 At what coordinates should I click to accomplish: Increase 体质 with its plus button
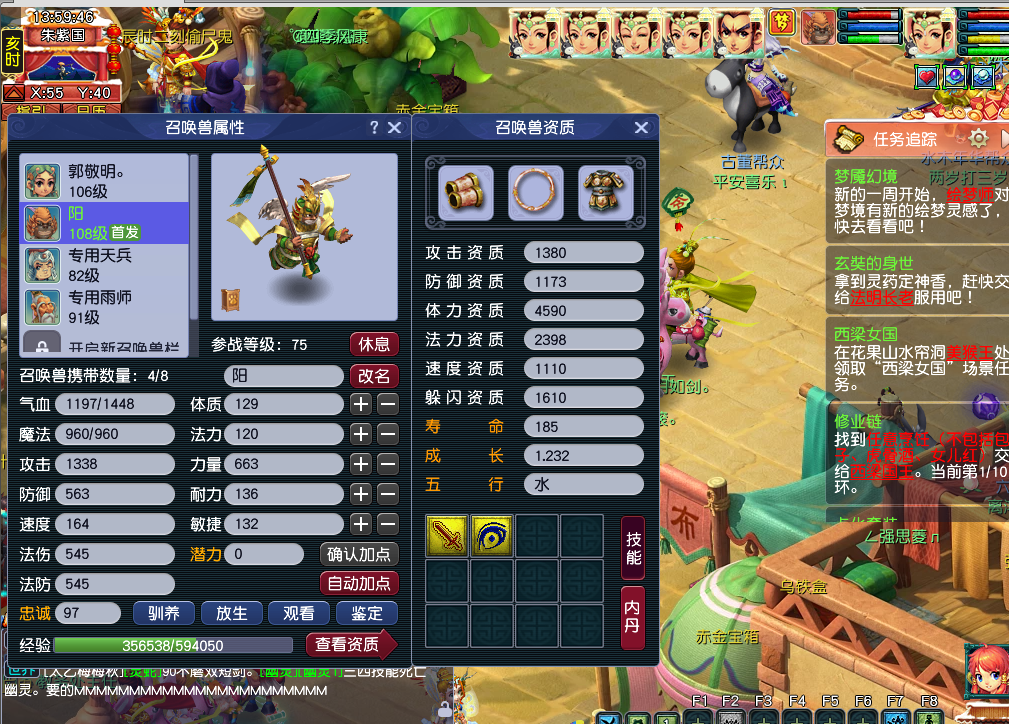point(361,404)
